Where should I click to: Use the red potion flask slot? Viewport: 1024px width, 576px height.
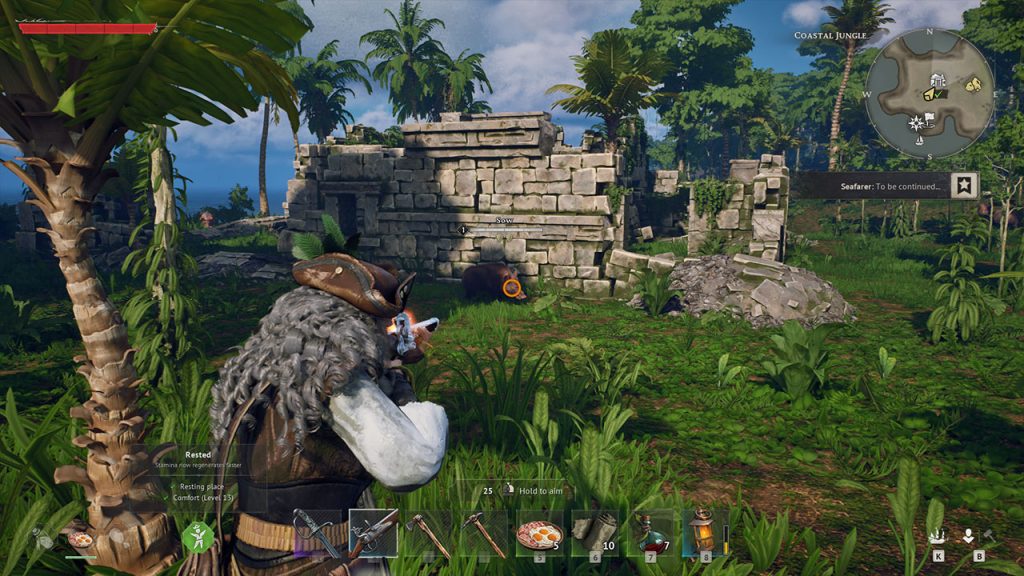[x=651, y=533]
